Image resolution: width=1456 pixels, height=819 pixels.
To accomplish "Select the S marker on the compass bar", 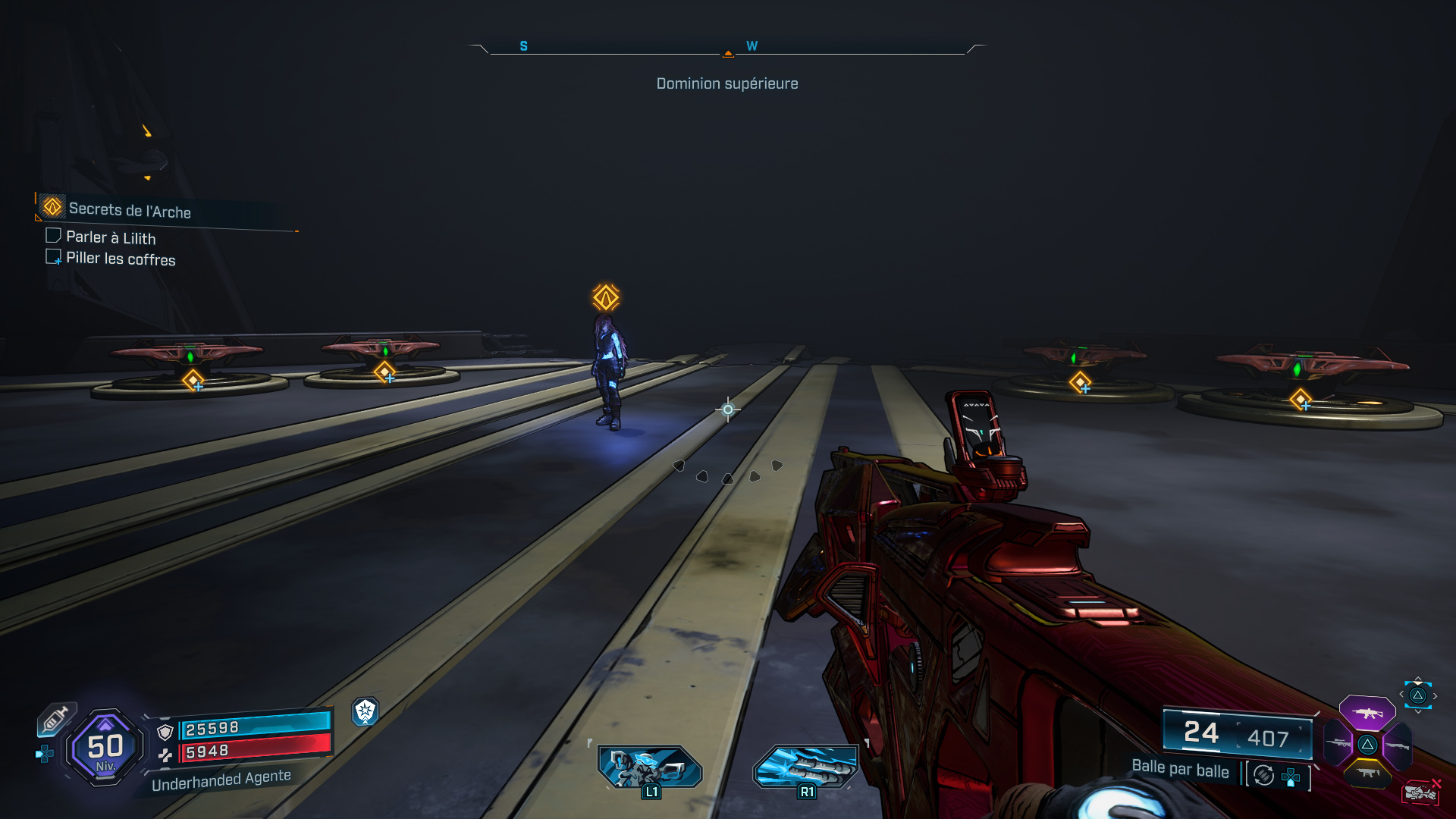I will [x=522, y=45].
